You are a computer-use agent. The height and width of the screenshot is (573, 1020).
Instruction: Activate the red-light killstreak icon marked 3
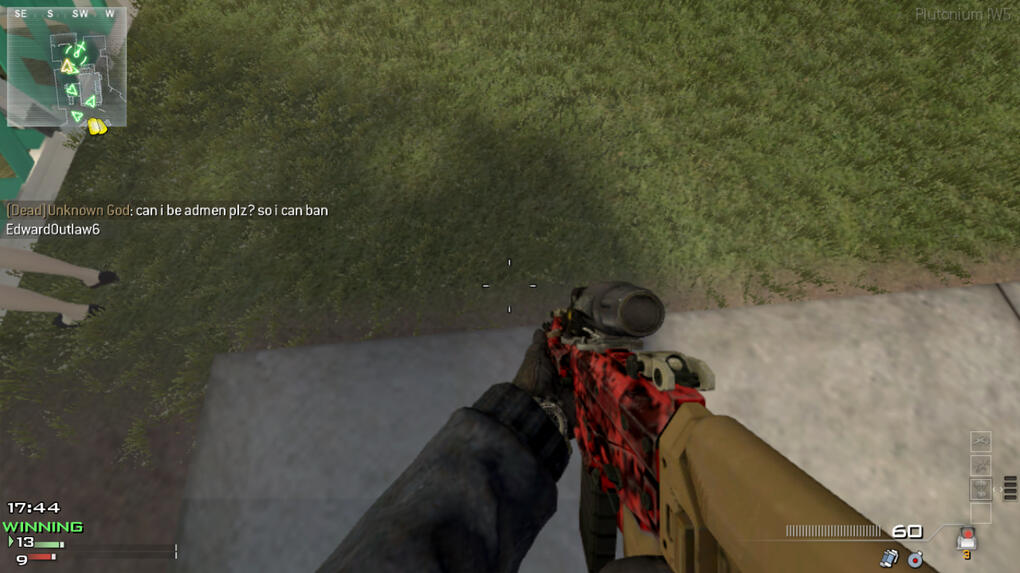[x=966, y=540]
